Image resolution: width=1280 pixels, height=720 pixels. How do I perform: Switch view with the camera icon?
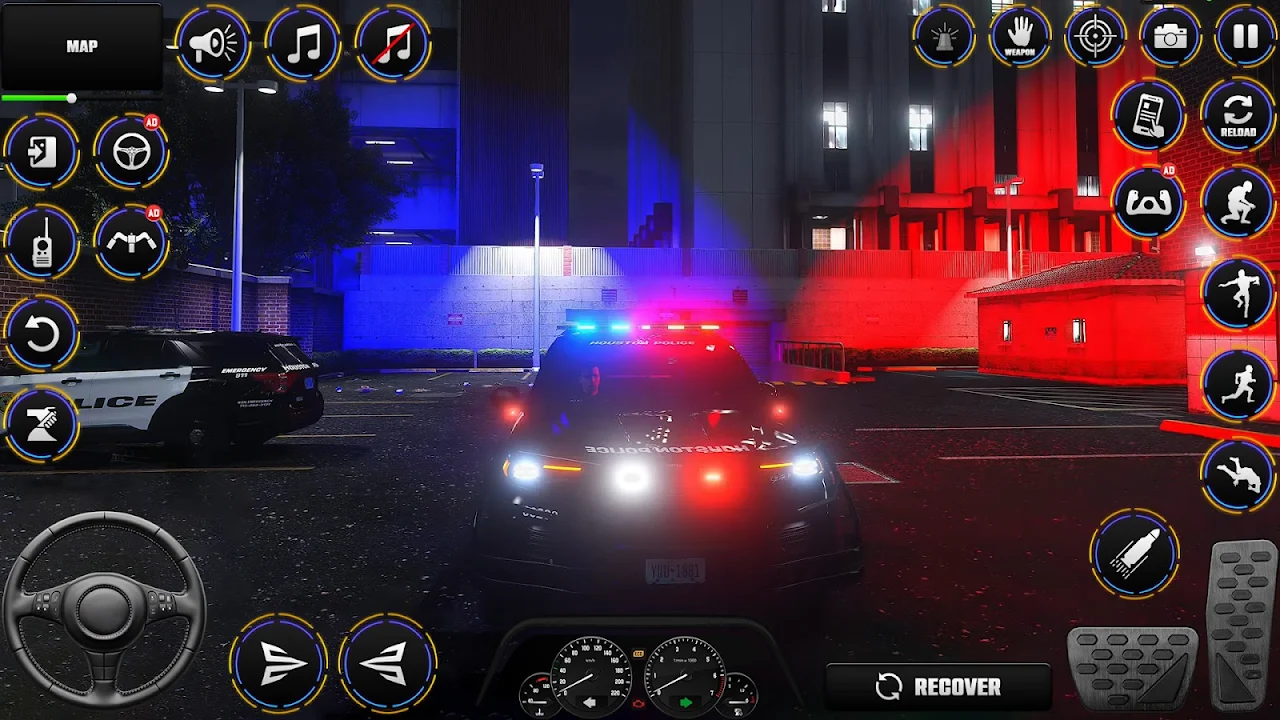[1170, 37]
